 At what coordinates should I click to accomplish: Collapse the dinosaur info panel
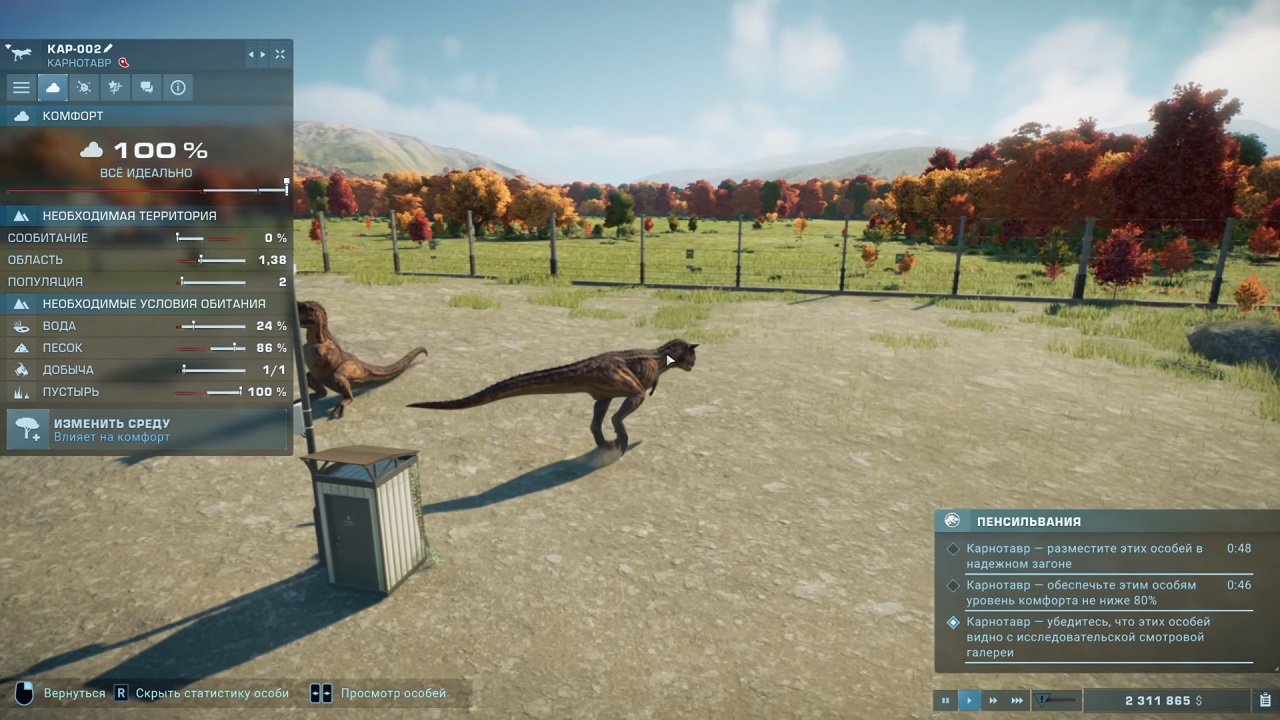tap(280, 54)
